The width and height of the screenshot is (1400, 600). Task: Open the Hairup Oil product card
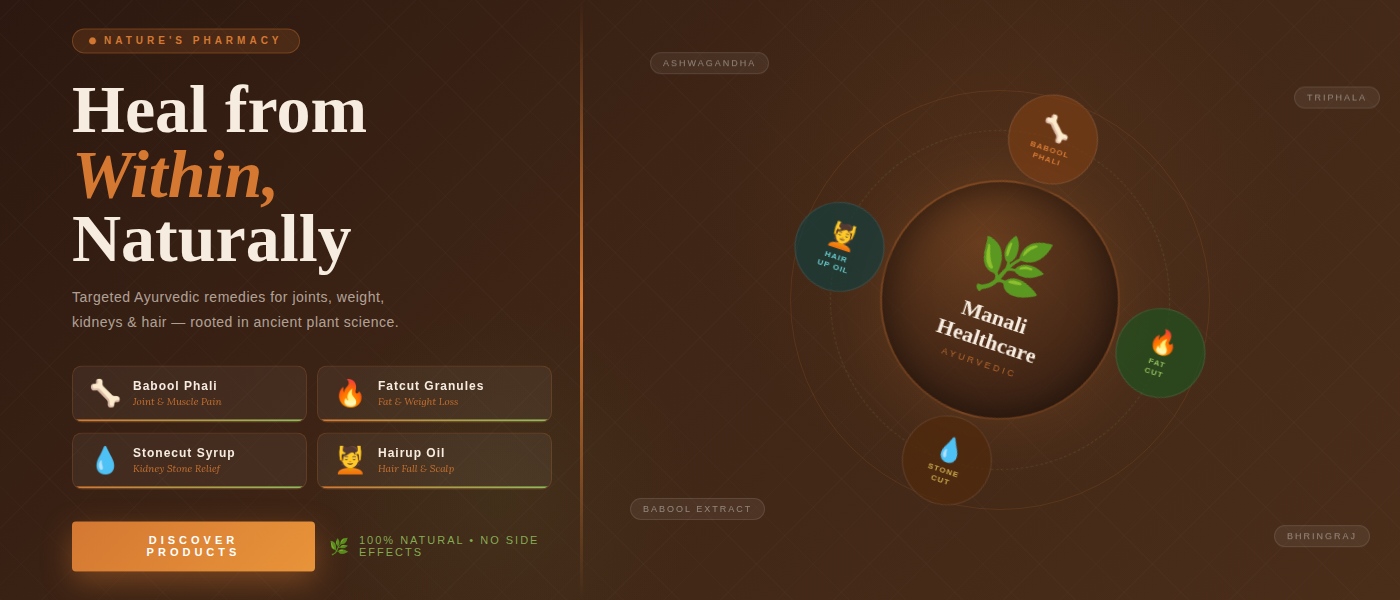pos(434,460)
